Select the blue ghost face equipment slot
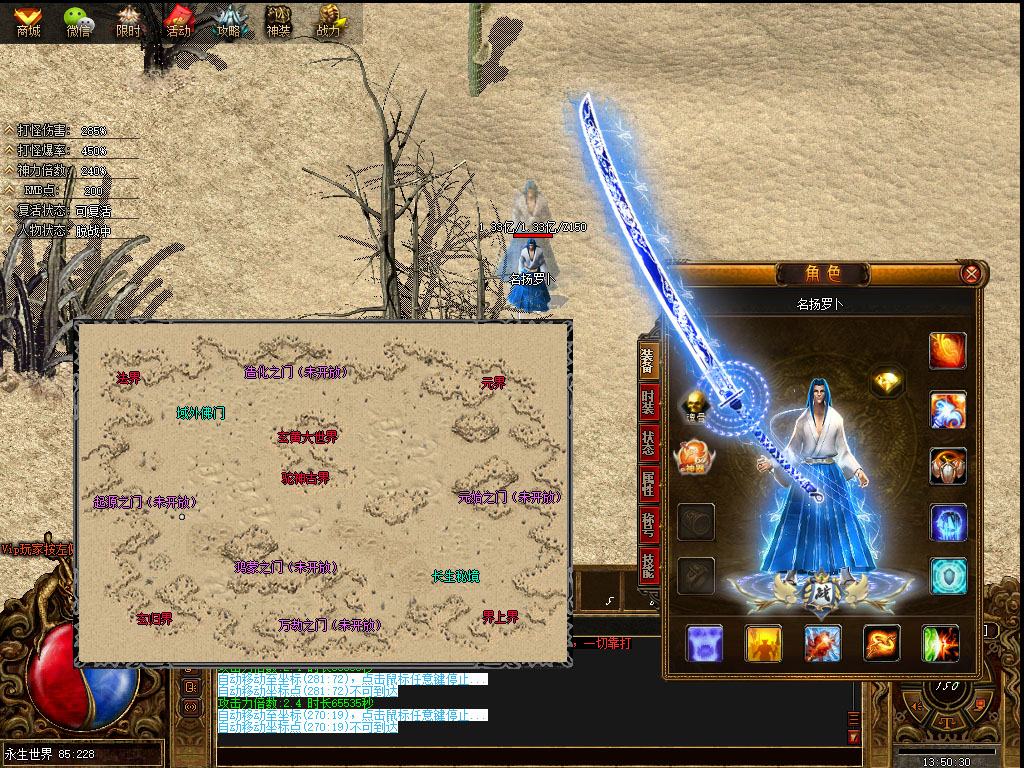 [x=704, y=643]
